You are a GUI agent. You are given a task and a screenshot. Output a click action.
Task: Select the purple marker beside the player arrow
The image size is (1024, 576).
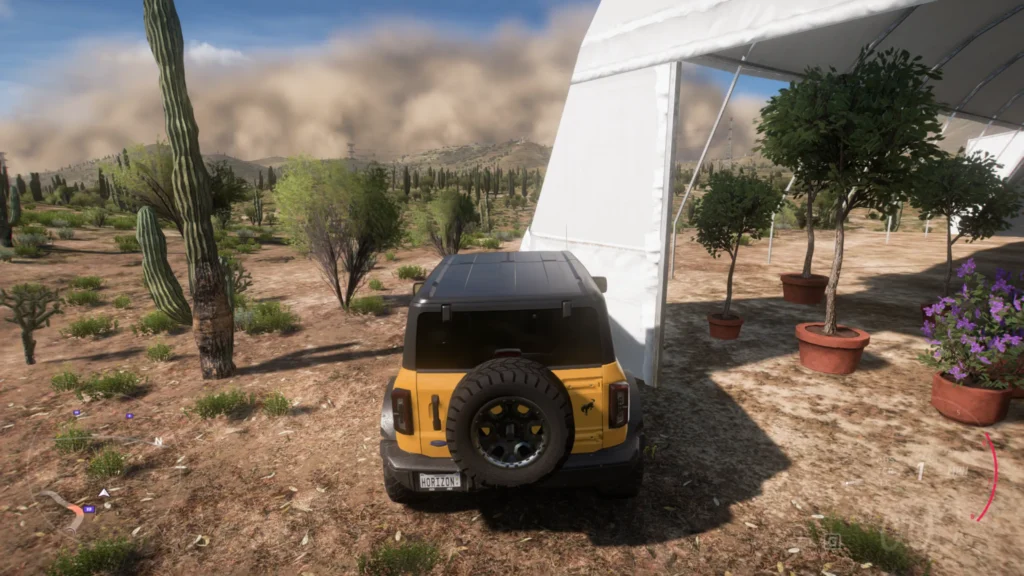(89, 509)
